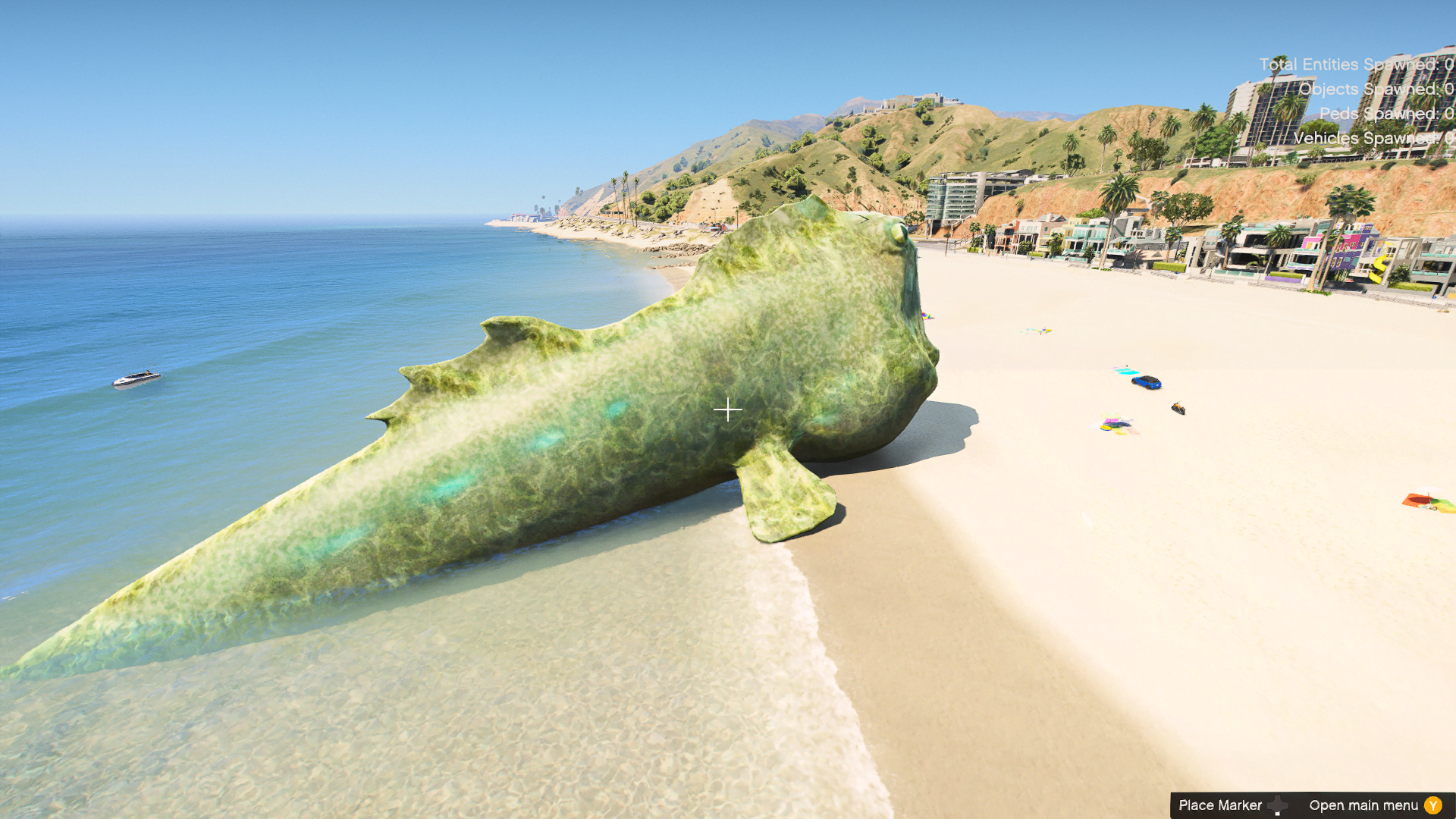1456x819 pixels.
Task: Select the Total Entities Spawned counter
Action: 1357,64
